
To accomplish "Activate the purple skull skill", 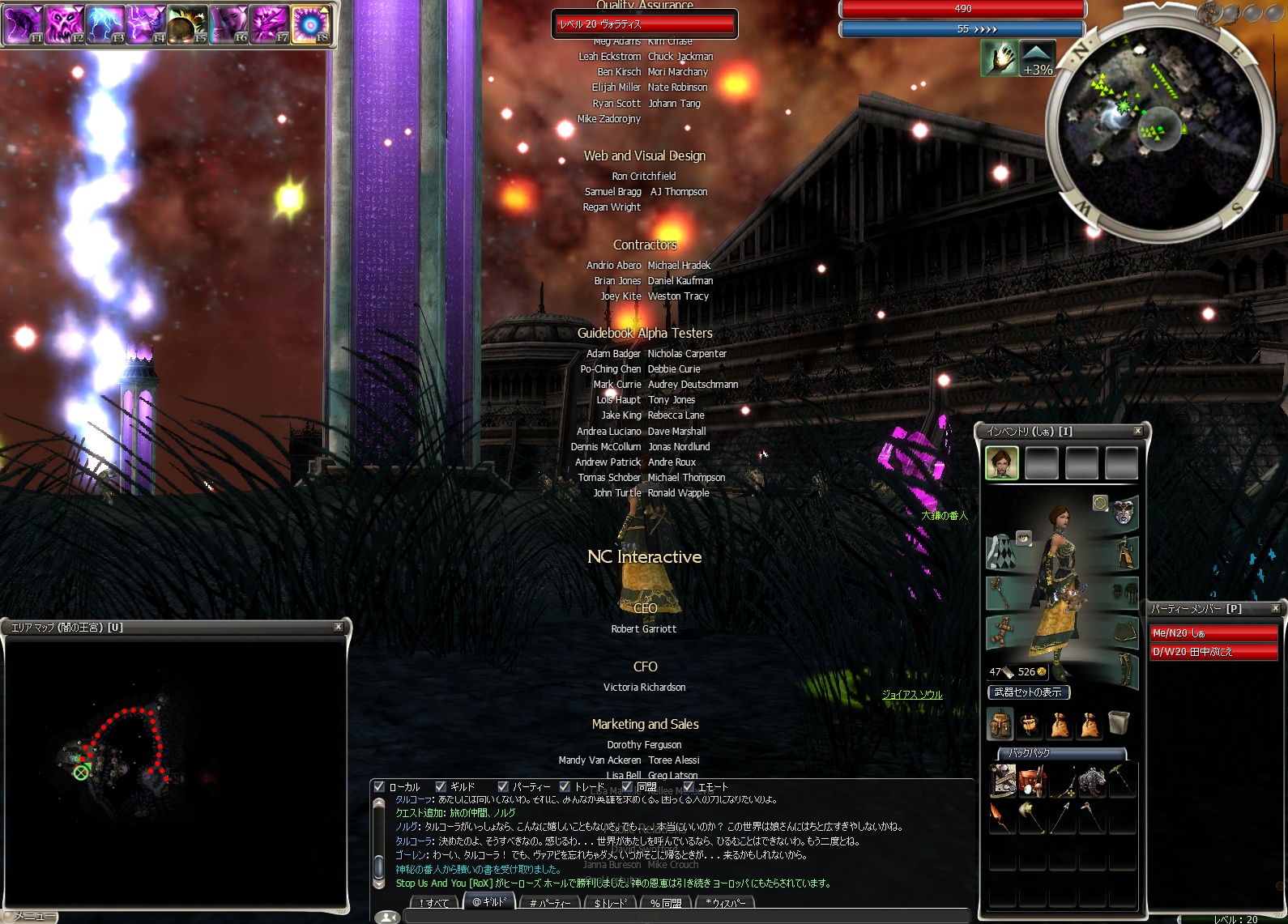I will pyautogui.click(x=64, y=23).
